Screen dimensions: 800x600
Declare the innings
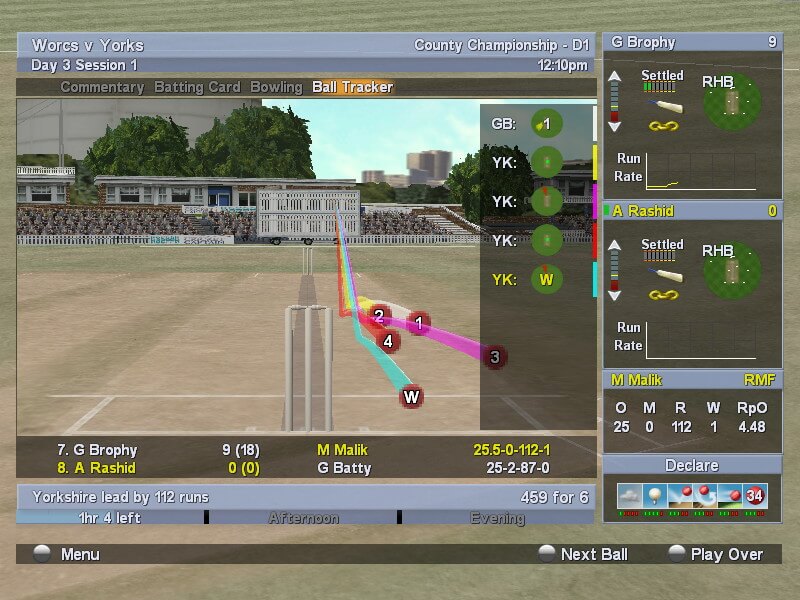tap(692, 466)
